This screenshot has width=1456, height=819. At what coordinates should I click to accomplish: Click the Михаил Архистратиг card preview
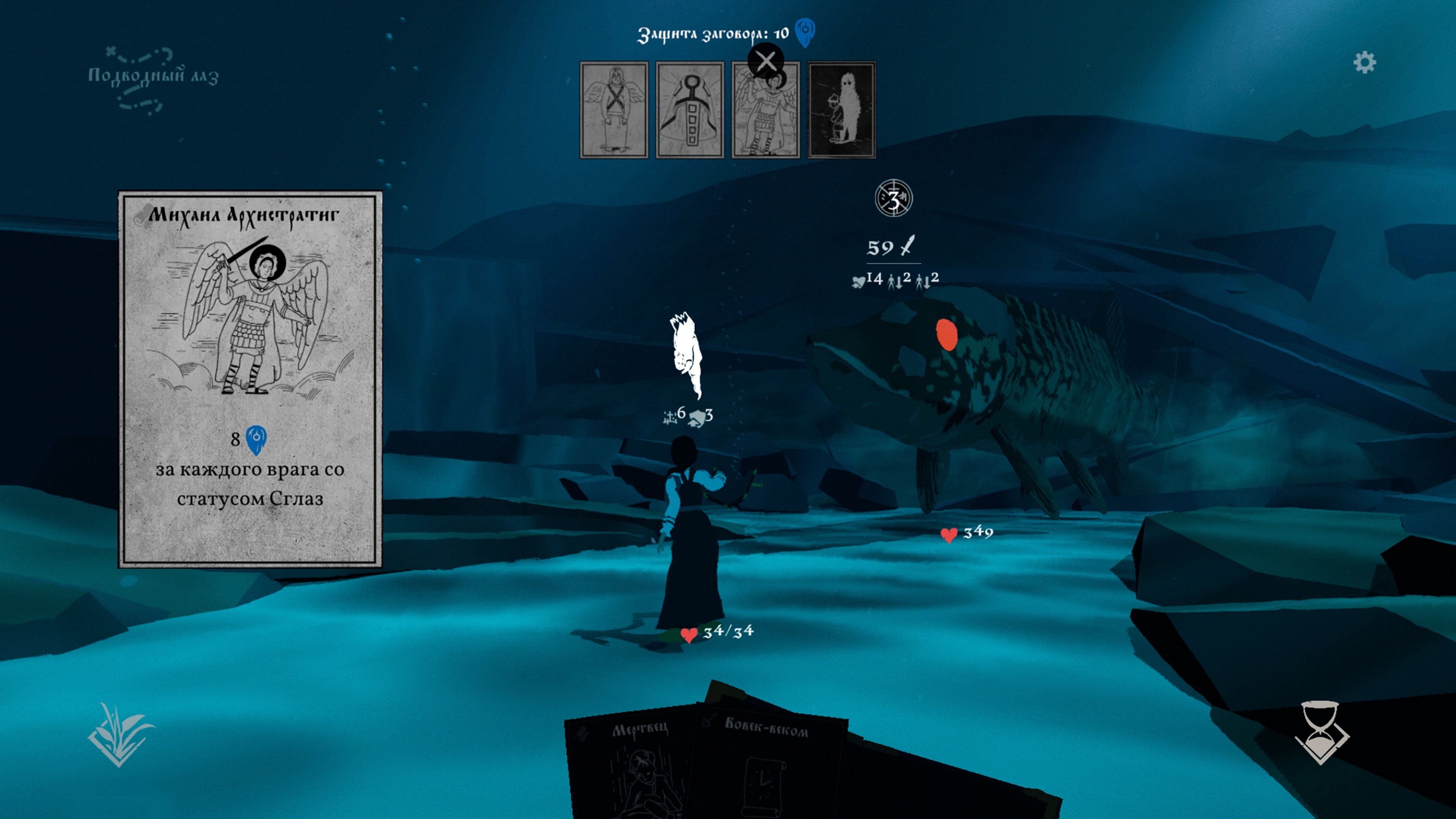pyautogui.click(x=250, y=379)
